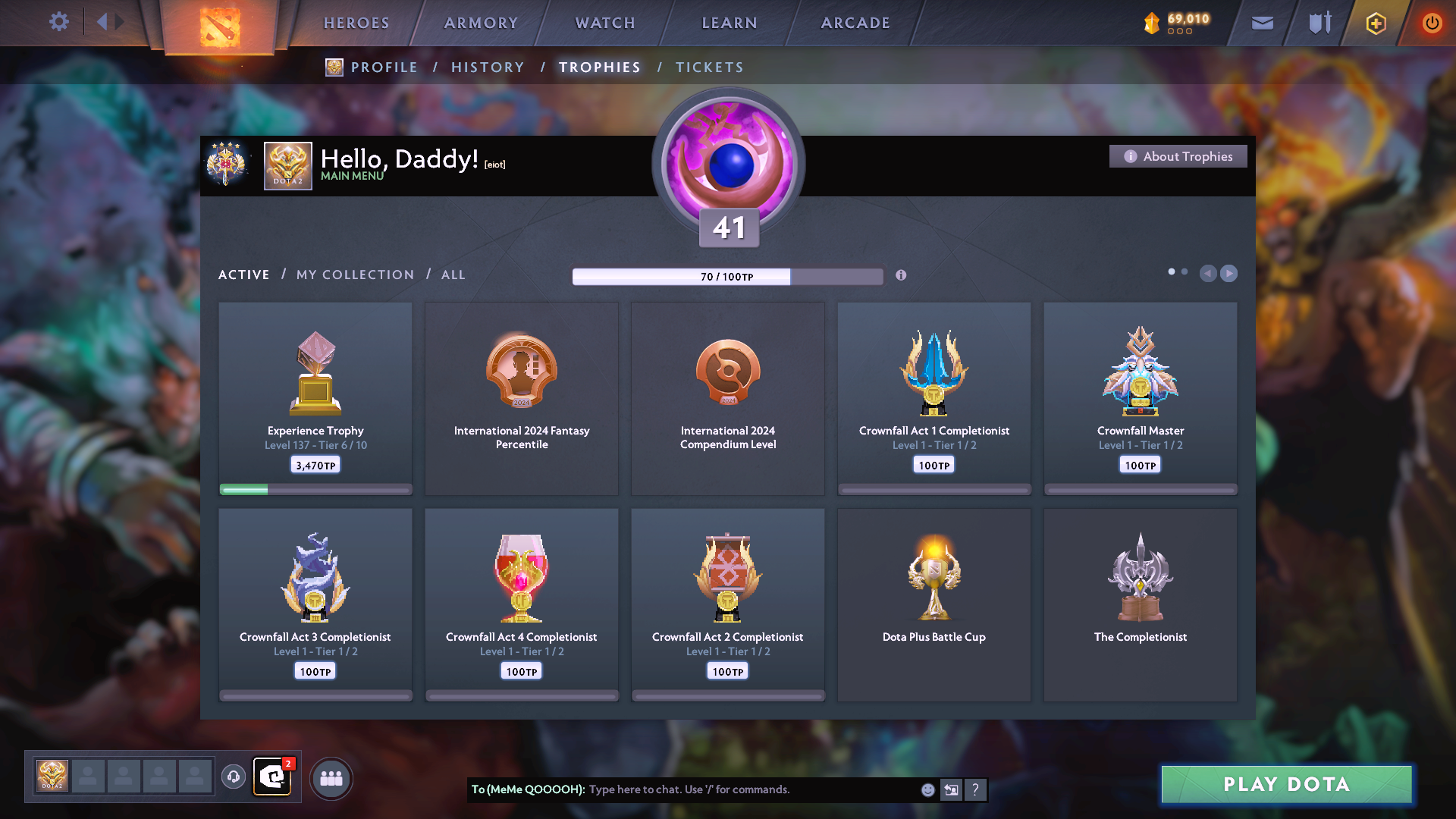Select The Completionist trophy tile

(x=1140, y=604)
